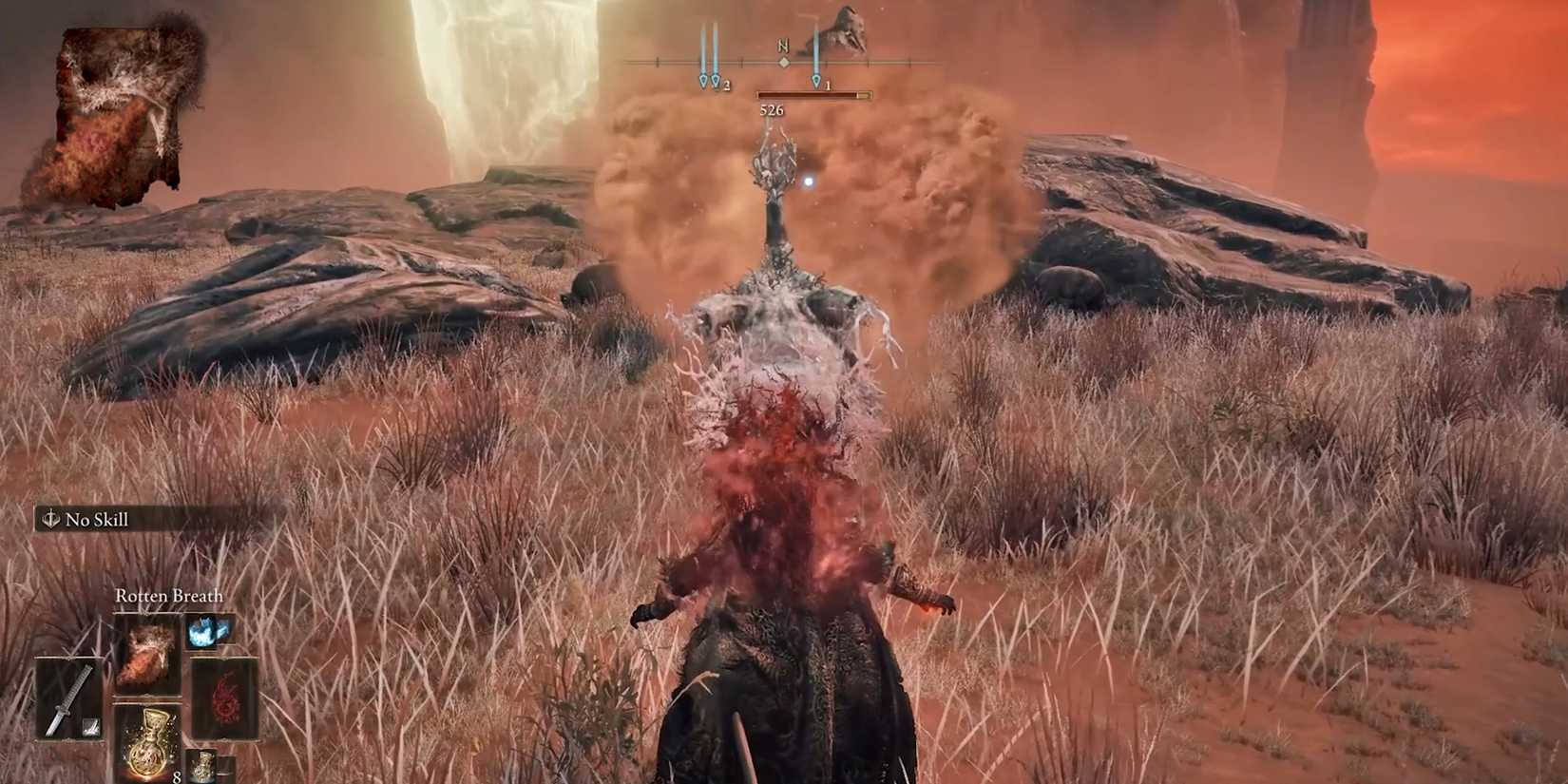Image resolution: width=1568 pixels, height=784 pixels.
Task: Click the red dragon seal item icon
Action: (x=226, y=694)
